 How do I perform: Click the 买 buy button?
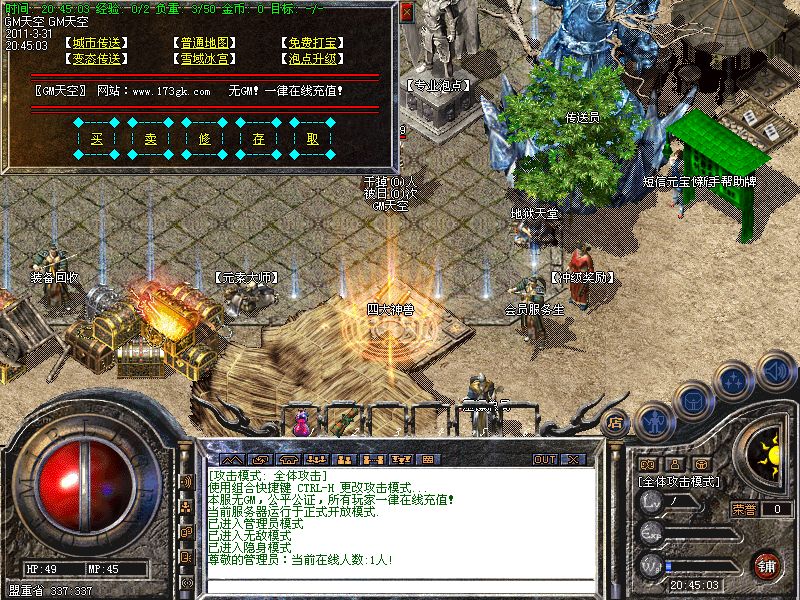pyautogui.click(x=97, y=139)
